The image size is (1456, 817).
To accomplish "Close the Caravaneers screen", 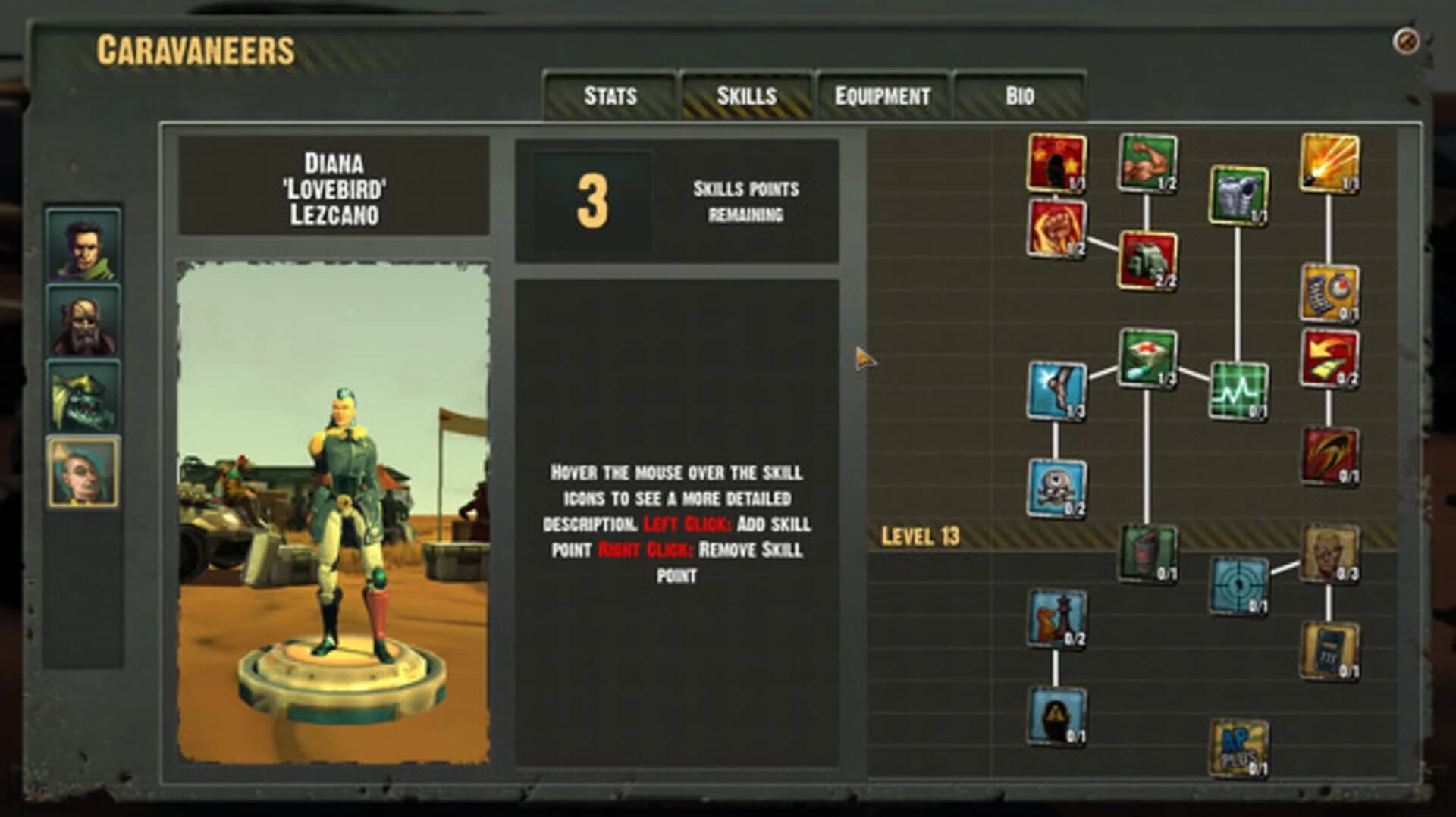I will click(1407, 39).
